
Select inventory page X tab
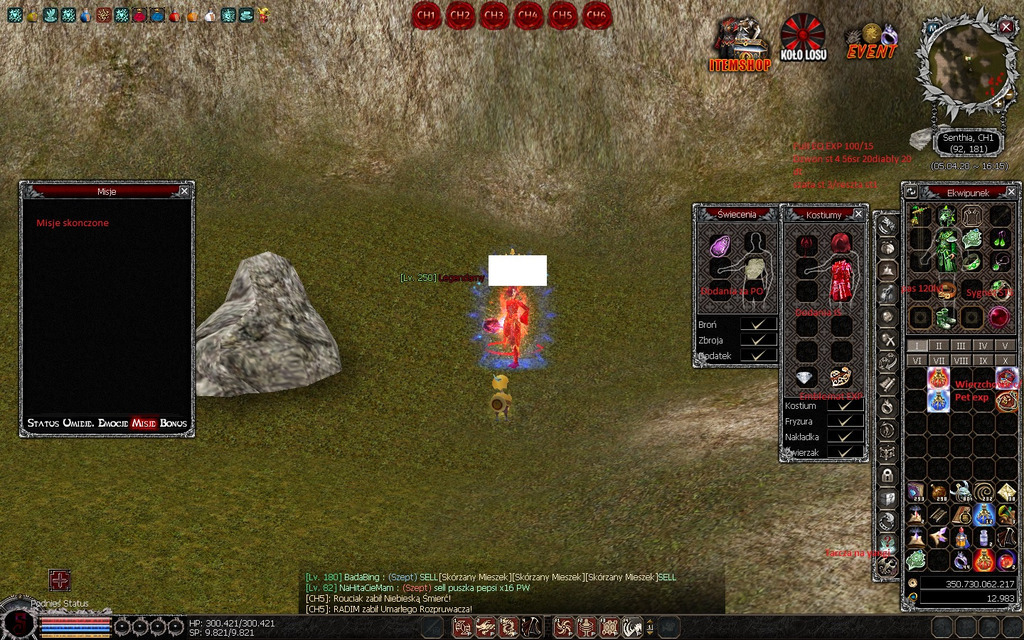1005,360
